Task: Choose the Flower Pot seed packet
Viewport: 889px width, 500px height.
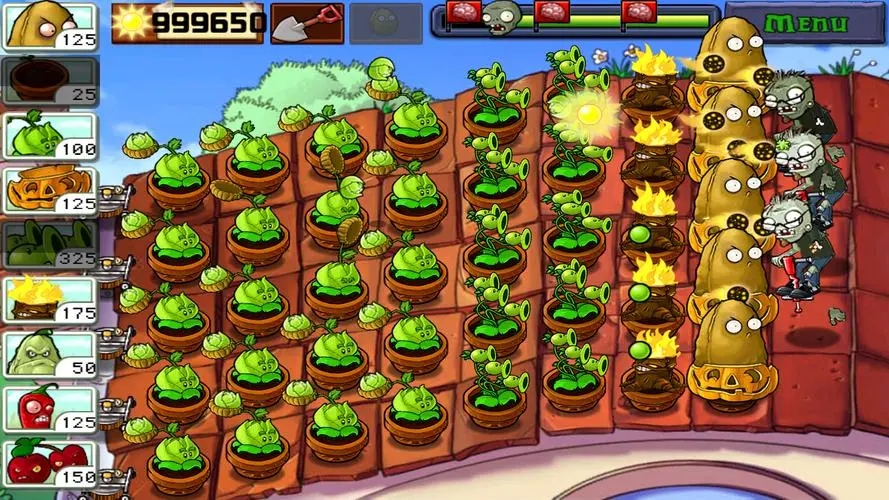Action: tap(49, 81)
